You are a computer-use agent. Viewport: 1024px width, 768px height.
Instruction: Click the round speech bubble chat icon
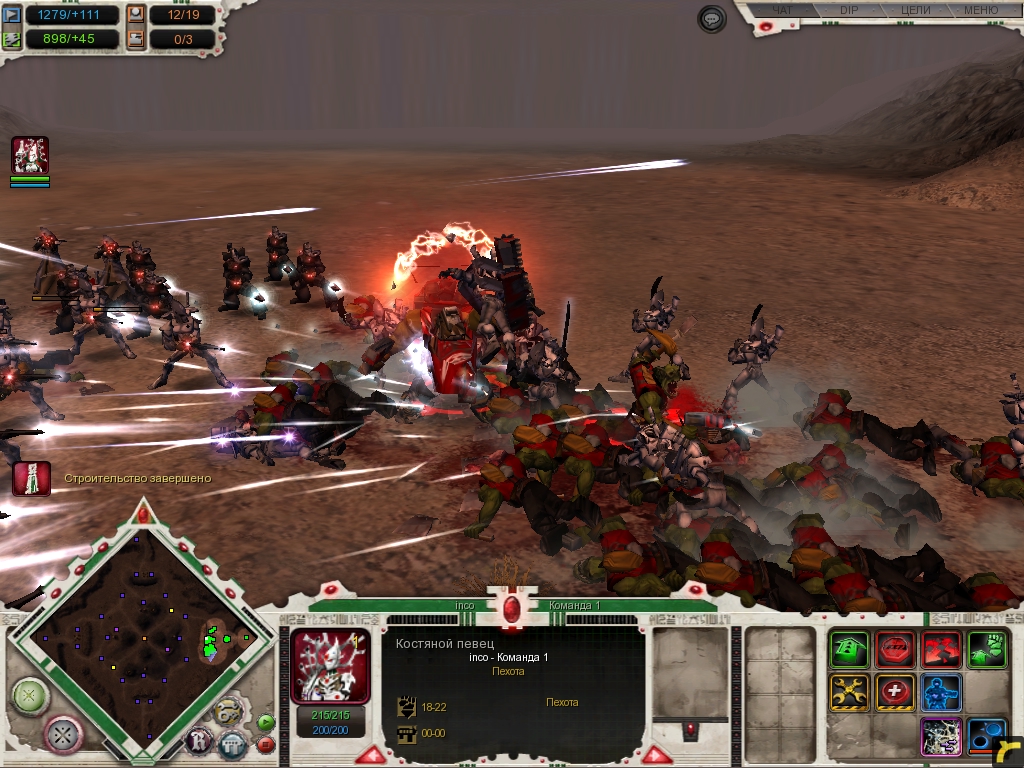[x=712, y=19]
